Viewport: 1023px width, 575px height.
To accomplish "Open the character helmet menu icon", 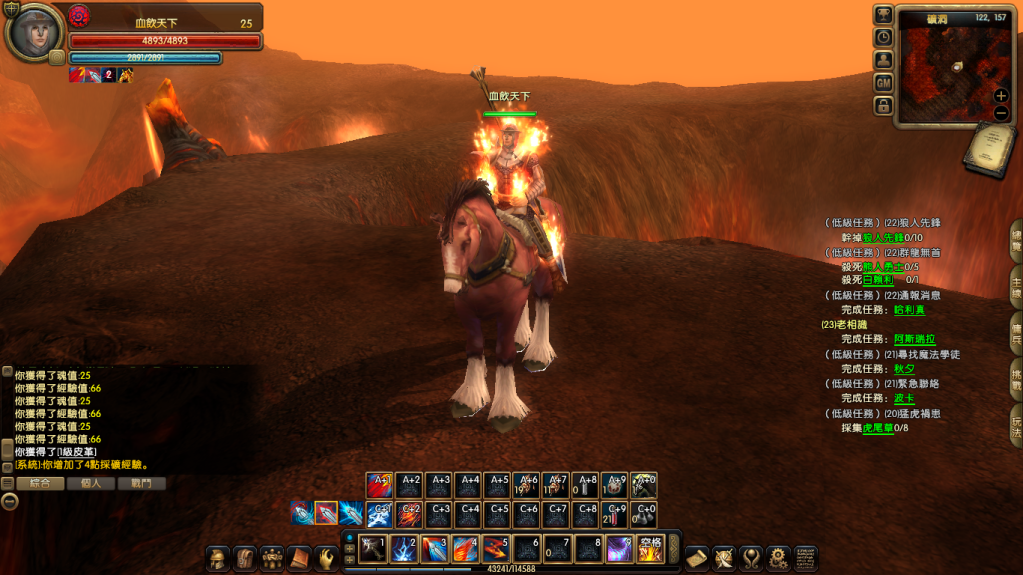I will click(x=218, y=558).
